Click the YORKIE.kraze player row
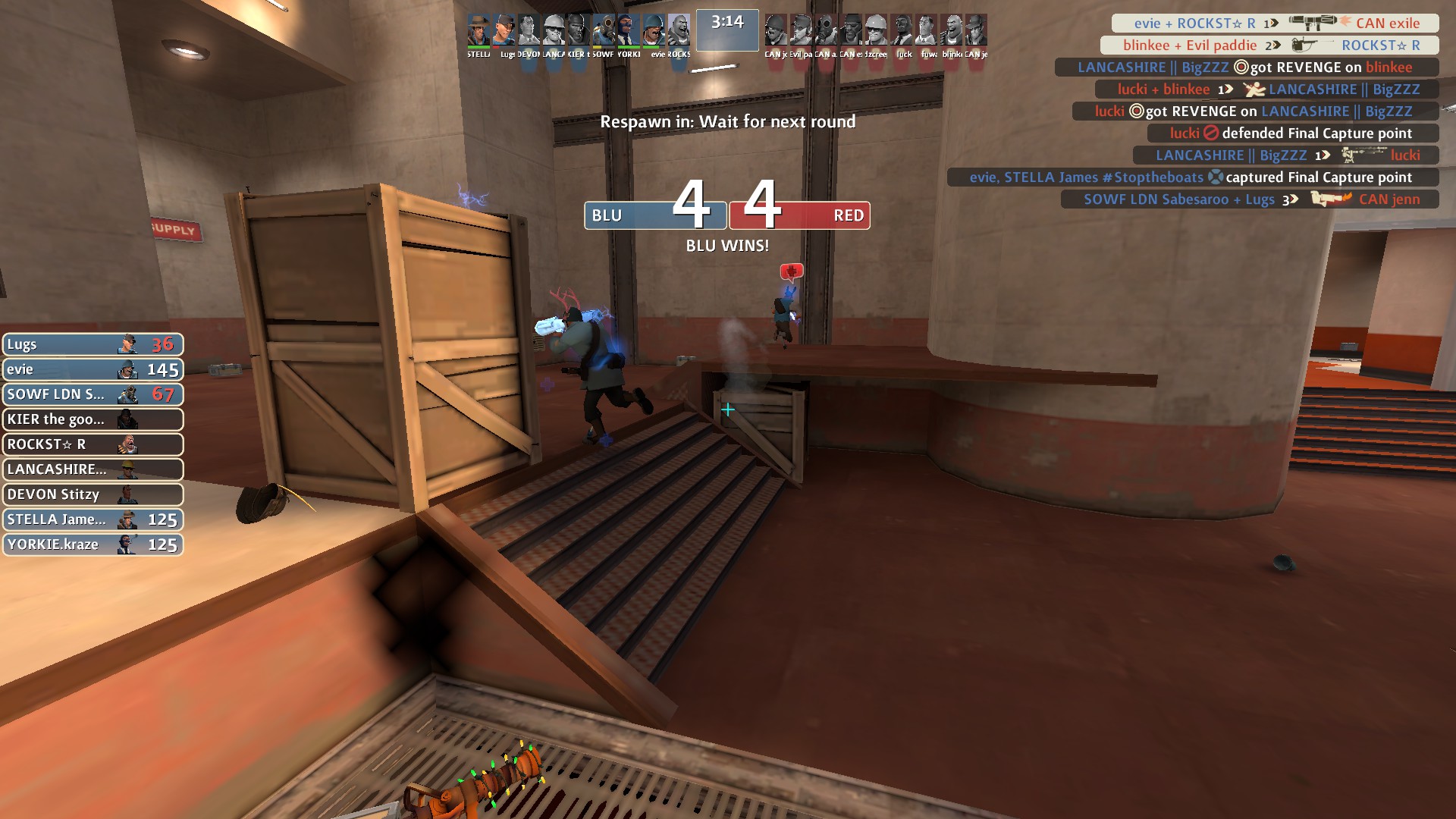The width and height of the screenshot is (1456, 819). pos(93,544)
